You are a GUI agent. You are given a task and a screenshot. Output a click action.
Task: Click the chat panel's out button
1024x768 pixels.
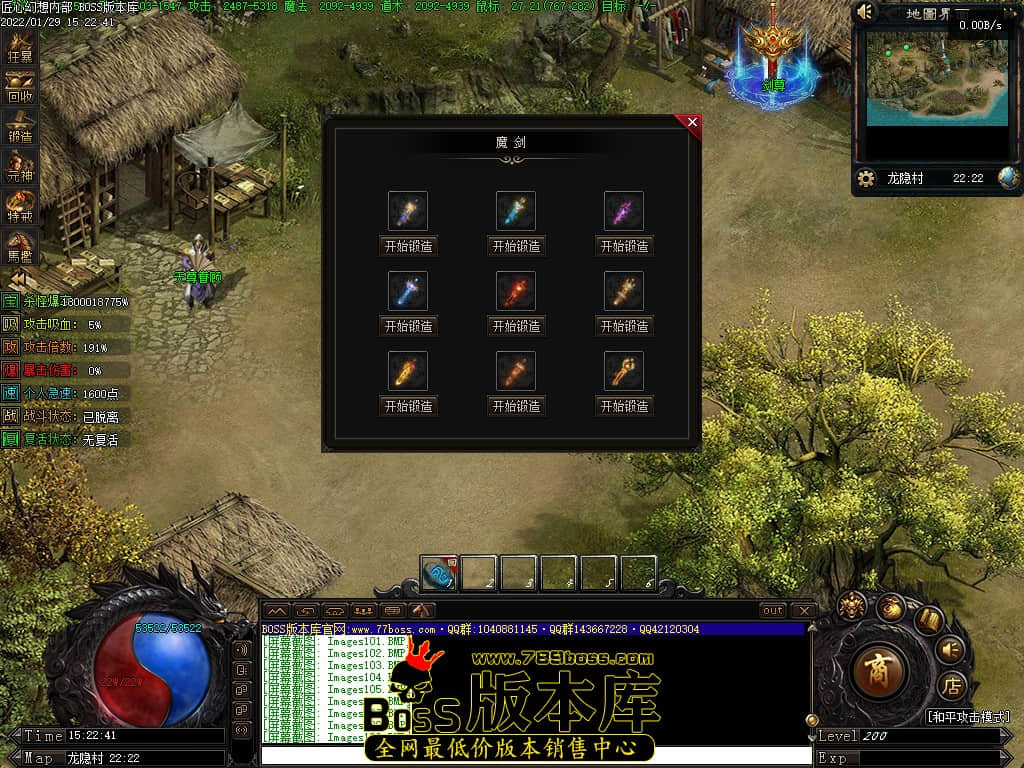(772, 610)
